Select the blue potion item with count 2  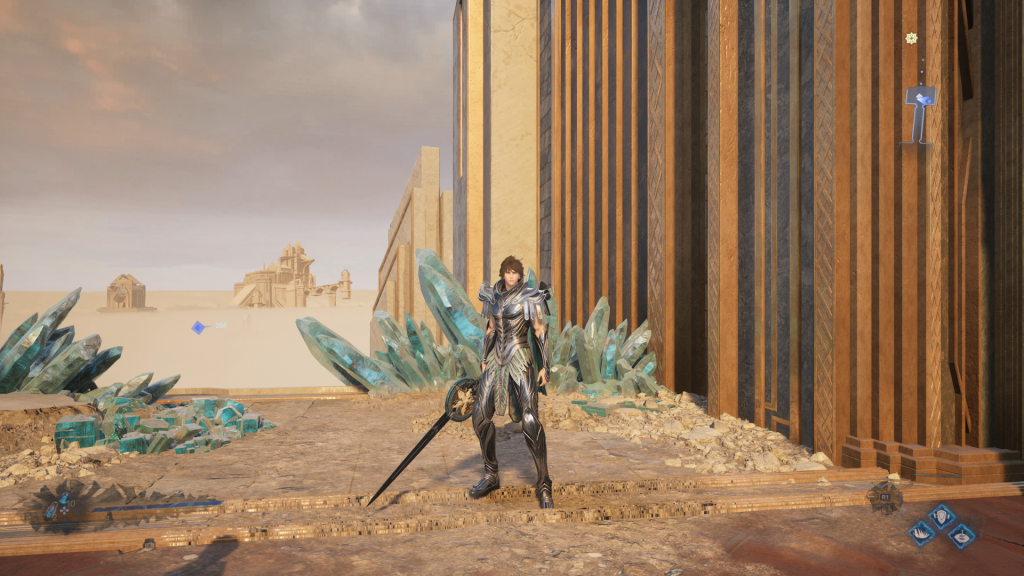[51, 511]
